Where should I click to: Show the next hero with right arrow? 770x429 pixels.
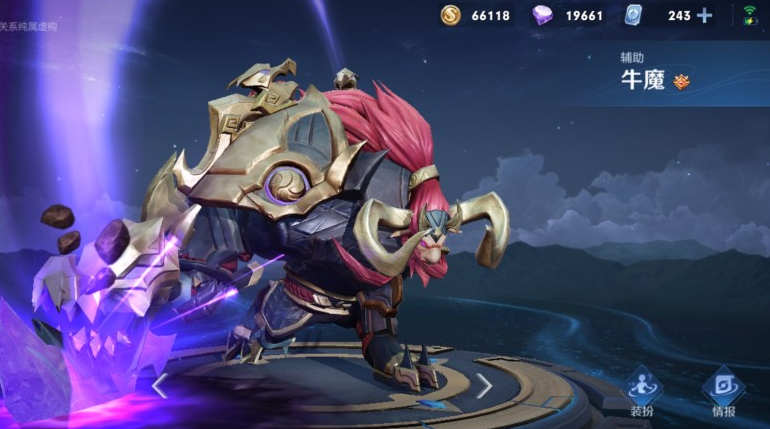click(x=484, y=385)
